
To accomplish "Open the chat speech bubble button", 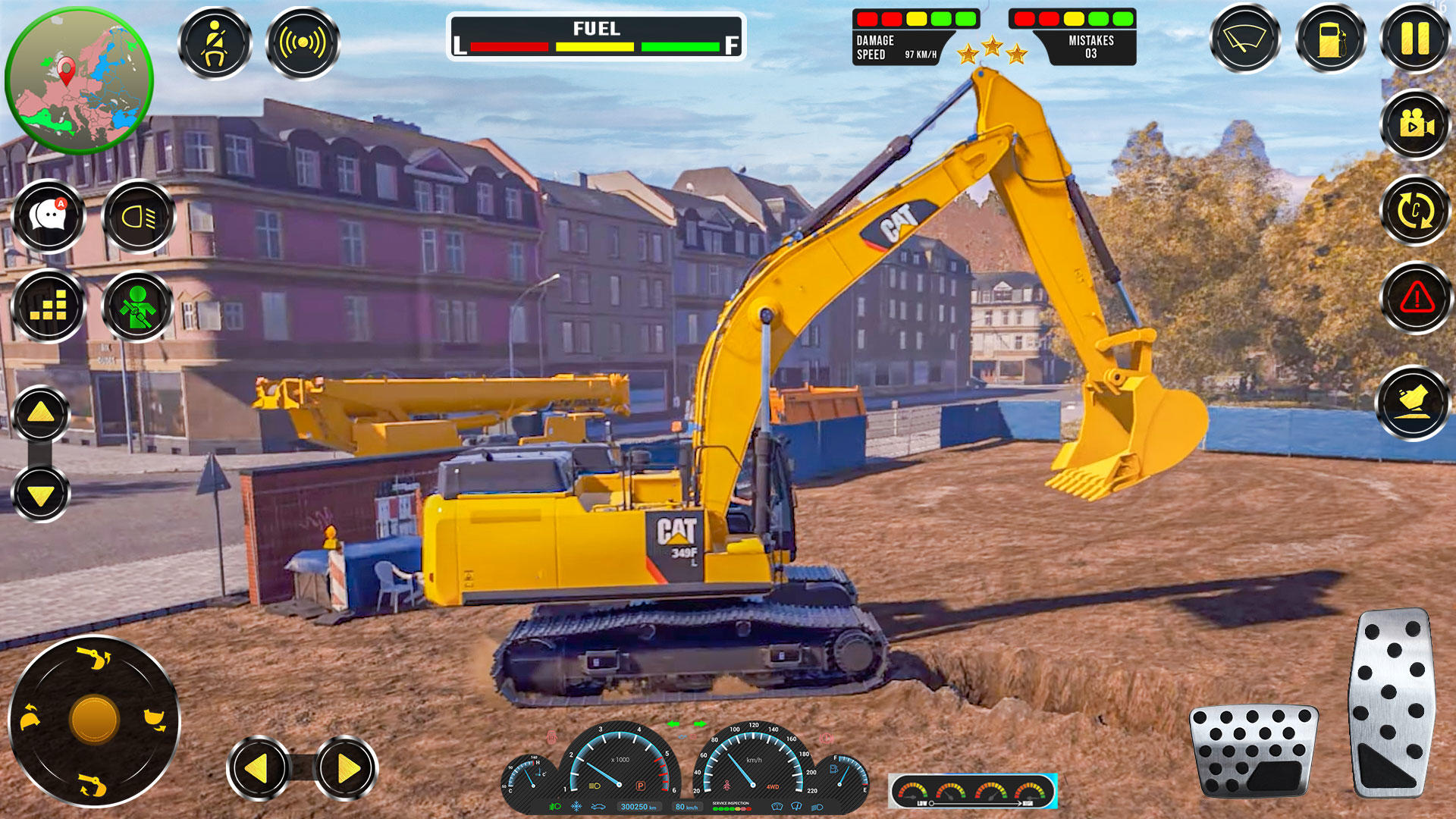I will click(49, 217).
